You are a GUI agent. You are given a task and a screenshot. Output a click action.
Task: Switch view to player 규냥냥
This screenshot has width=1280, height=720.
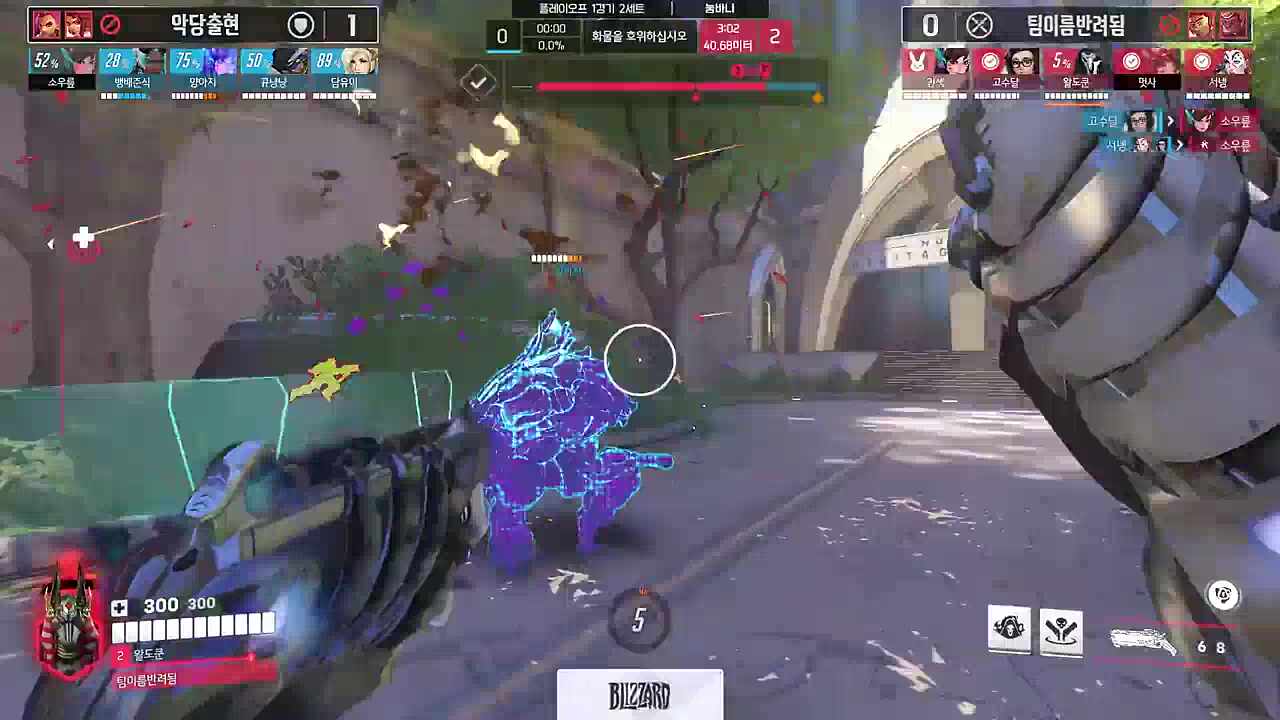pos(273,70)
